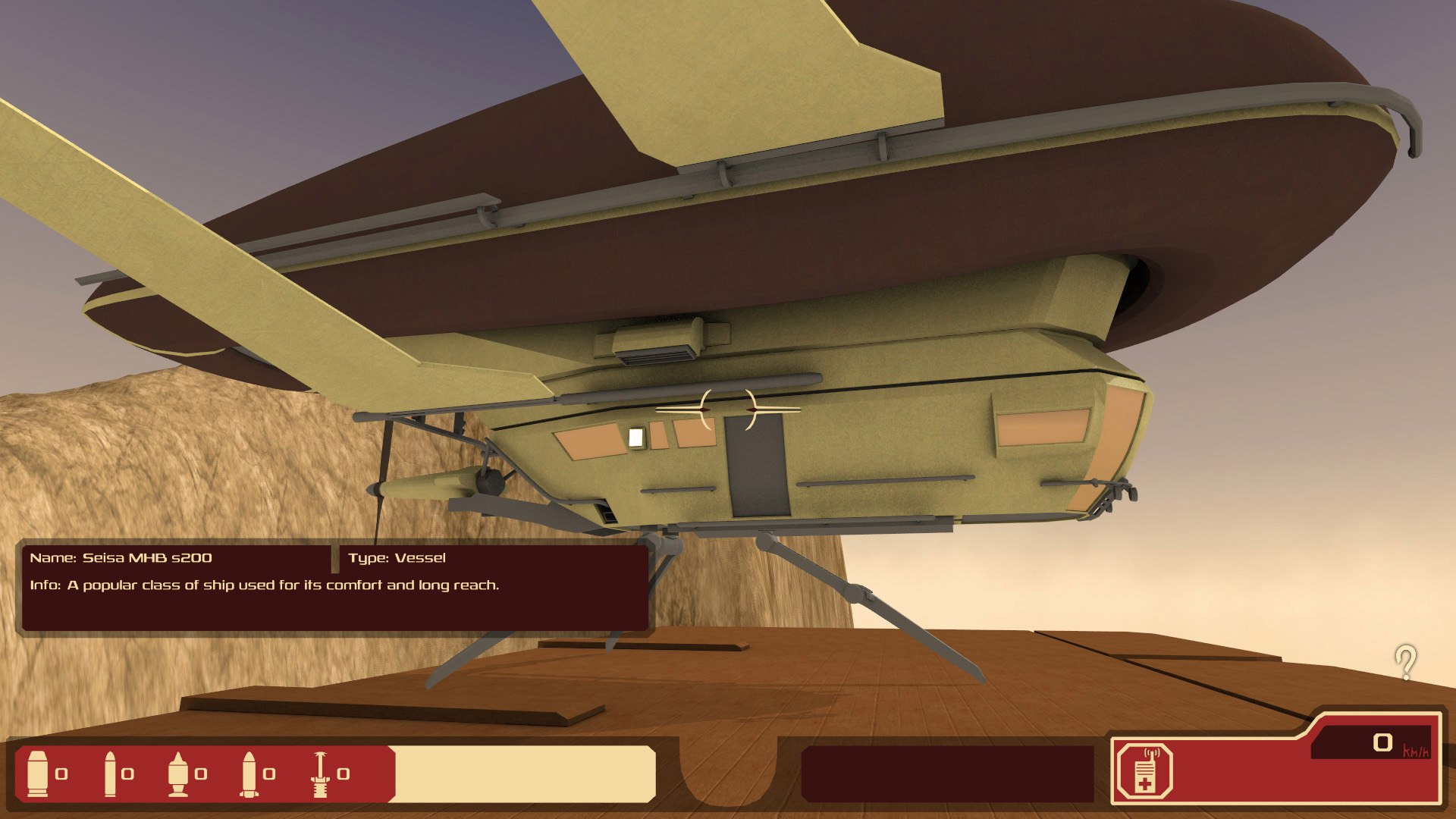Pick the finned rocket ammo icon

249,773
